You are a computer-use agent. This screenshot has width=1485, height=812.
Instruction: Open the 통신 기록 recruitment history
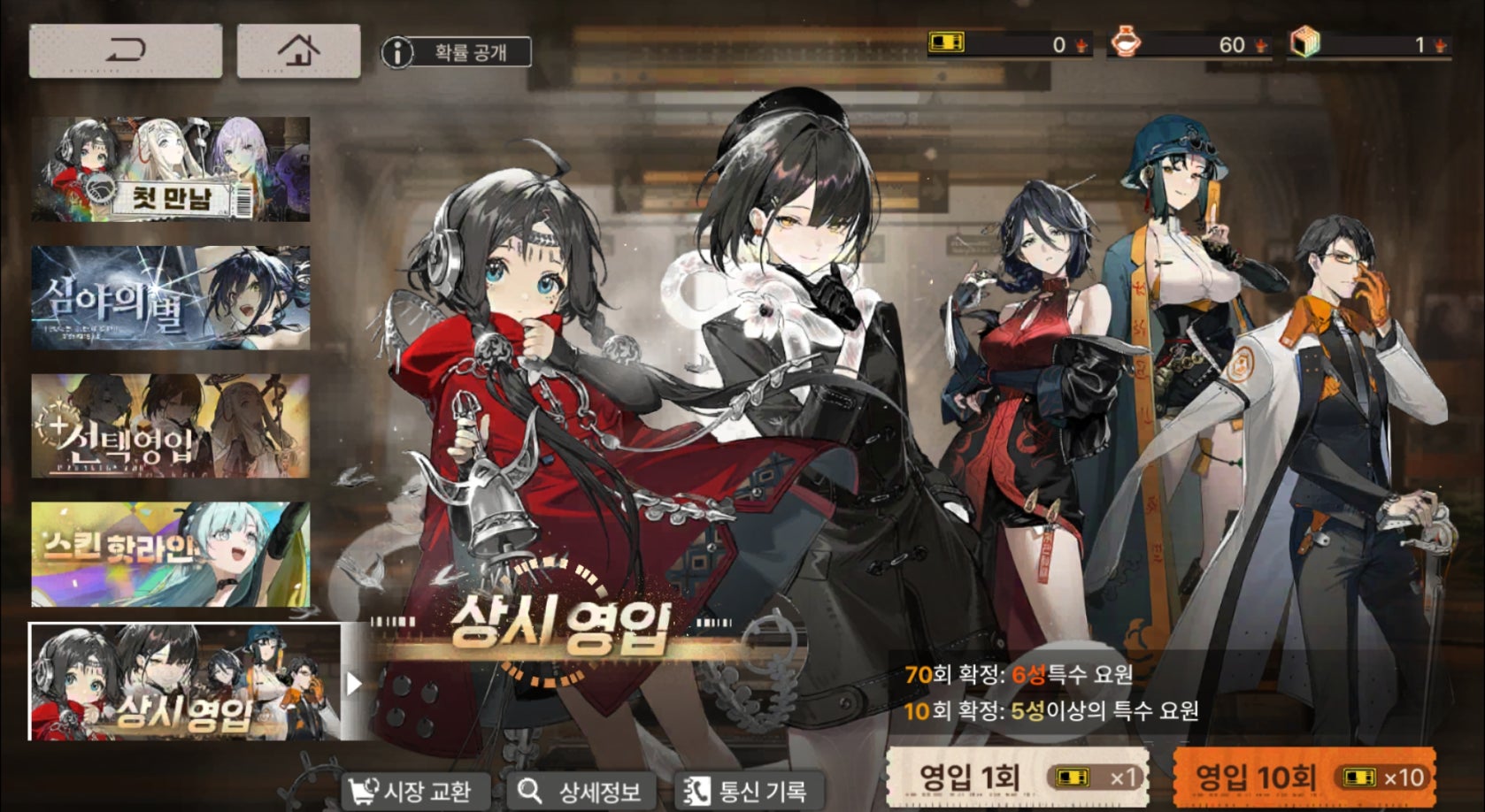coord(746,791)
